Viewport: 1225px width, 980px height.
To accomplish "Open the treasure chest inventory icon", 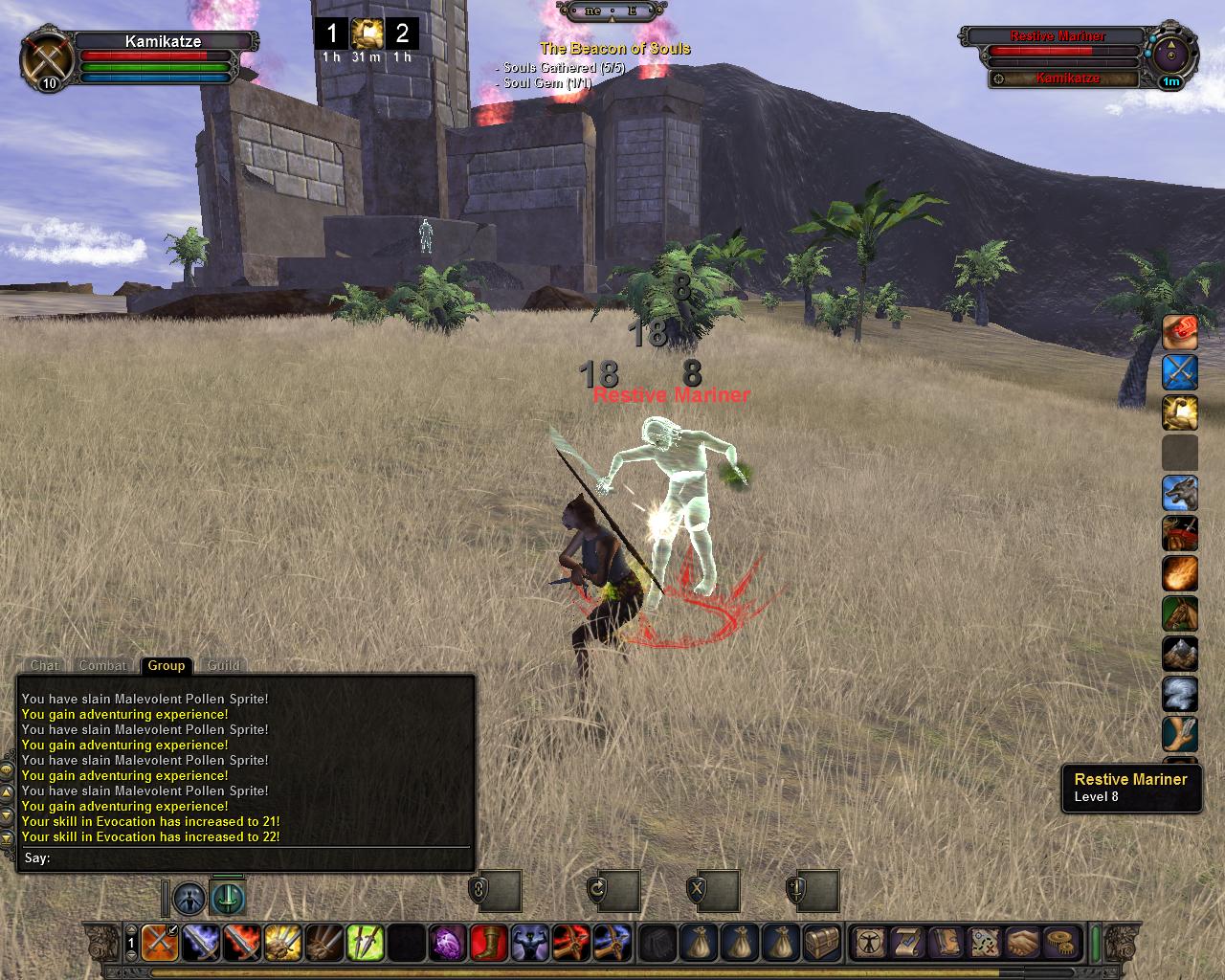I will (x=822, y=943).
